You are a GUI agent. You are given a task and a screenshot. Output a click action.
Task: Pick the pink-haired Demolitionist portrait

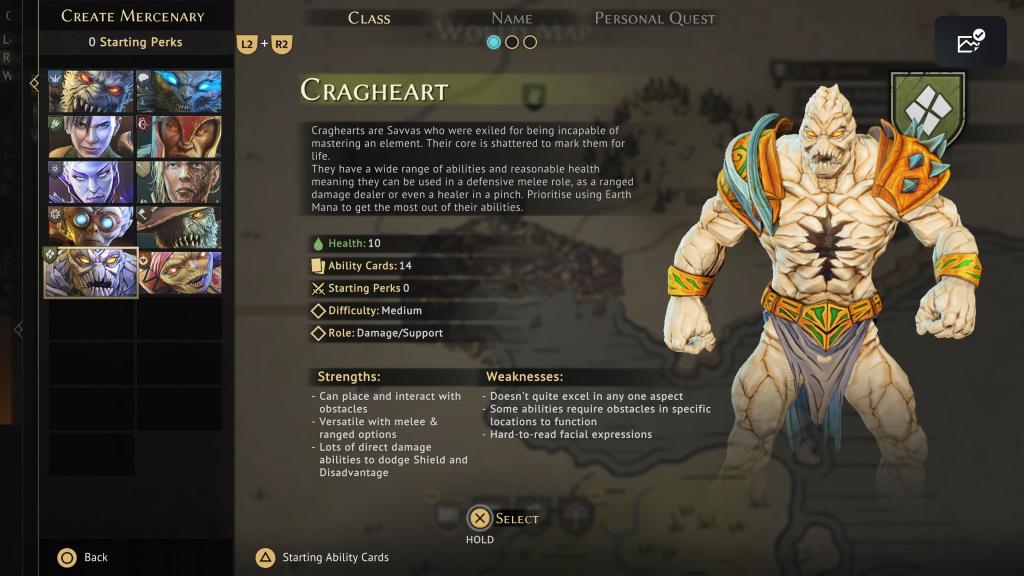pyautogui.click(x=179, y=273)
